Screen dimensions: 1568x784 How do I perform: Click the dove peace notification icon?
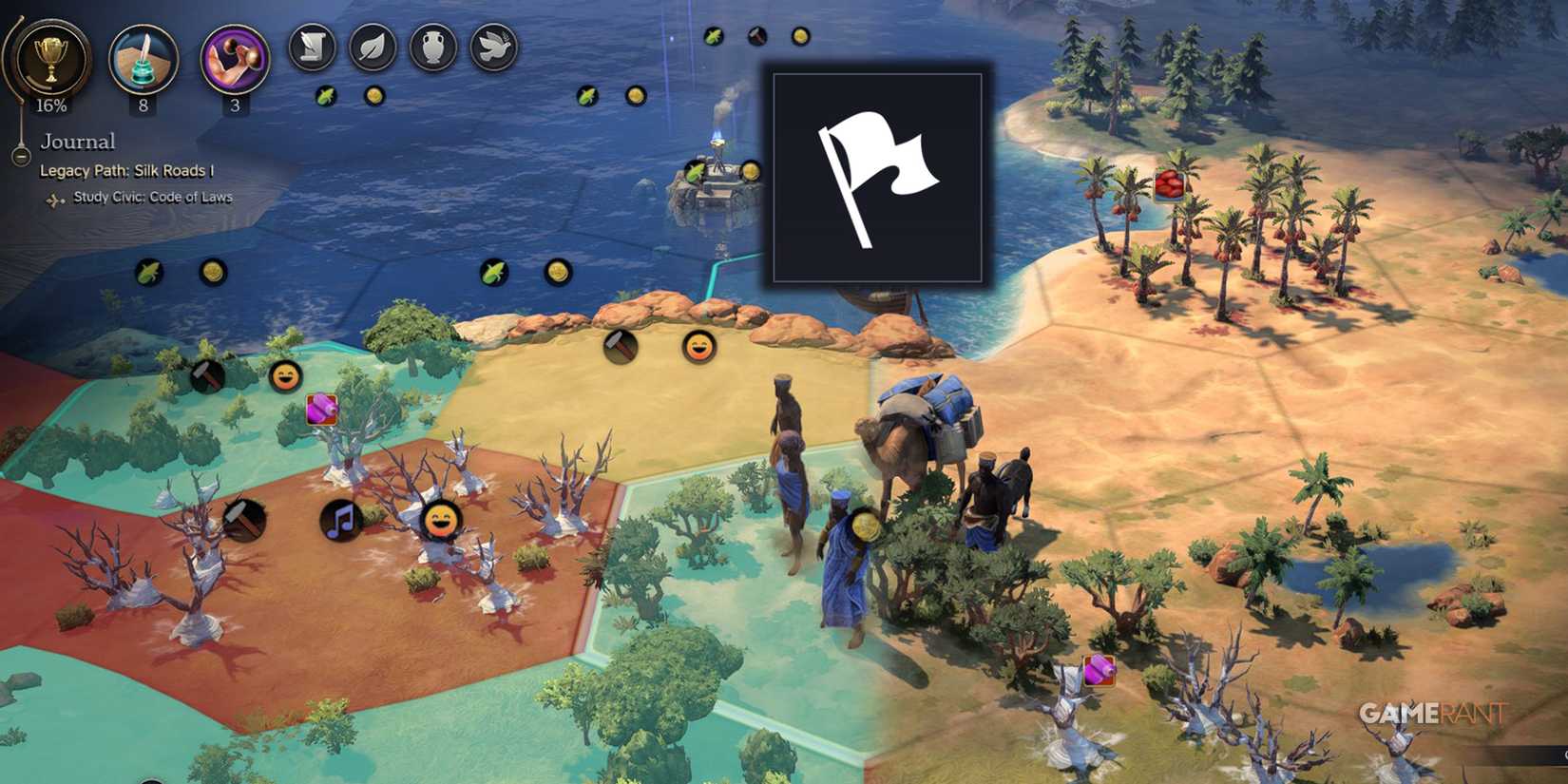pos(494,47)
